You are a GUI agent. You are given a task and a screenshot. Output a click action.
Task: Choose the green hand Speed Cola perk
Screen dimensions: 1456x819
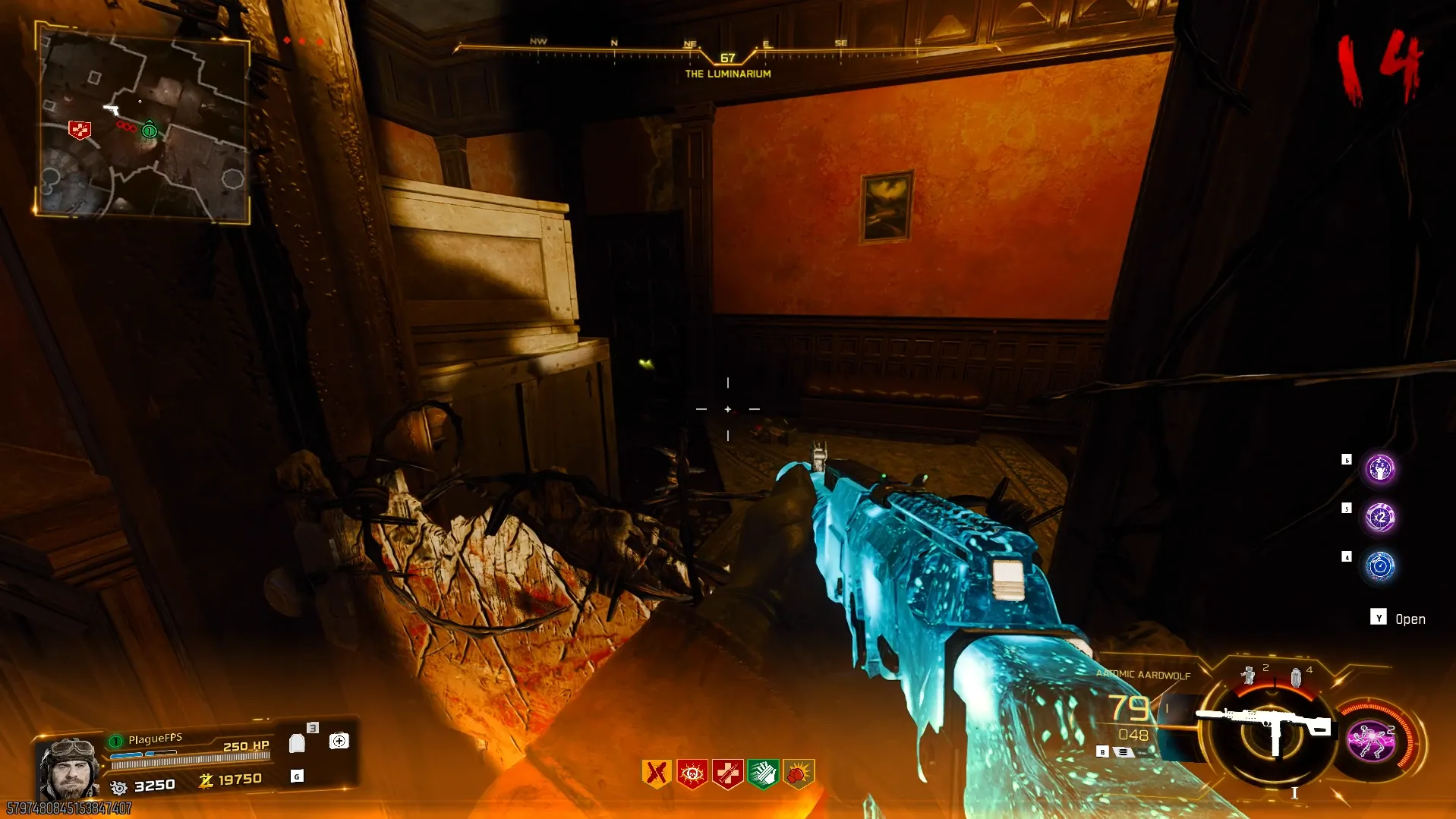(763, 773)
